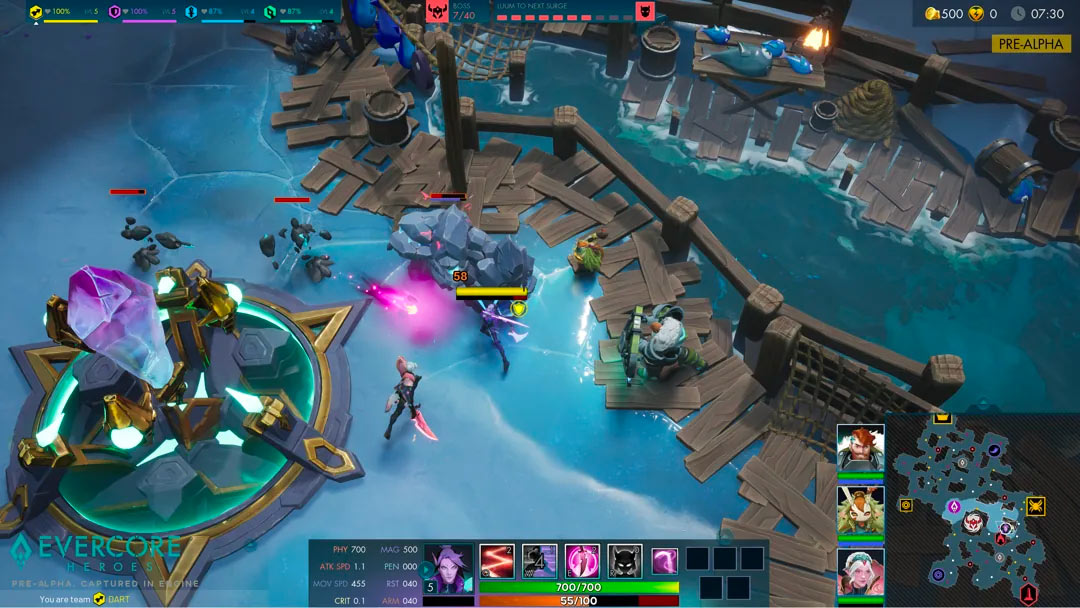Select the W ability on cooldown
This screenshot has height=608, width=1080.
click(540, 561)
